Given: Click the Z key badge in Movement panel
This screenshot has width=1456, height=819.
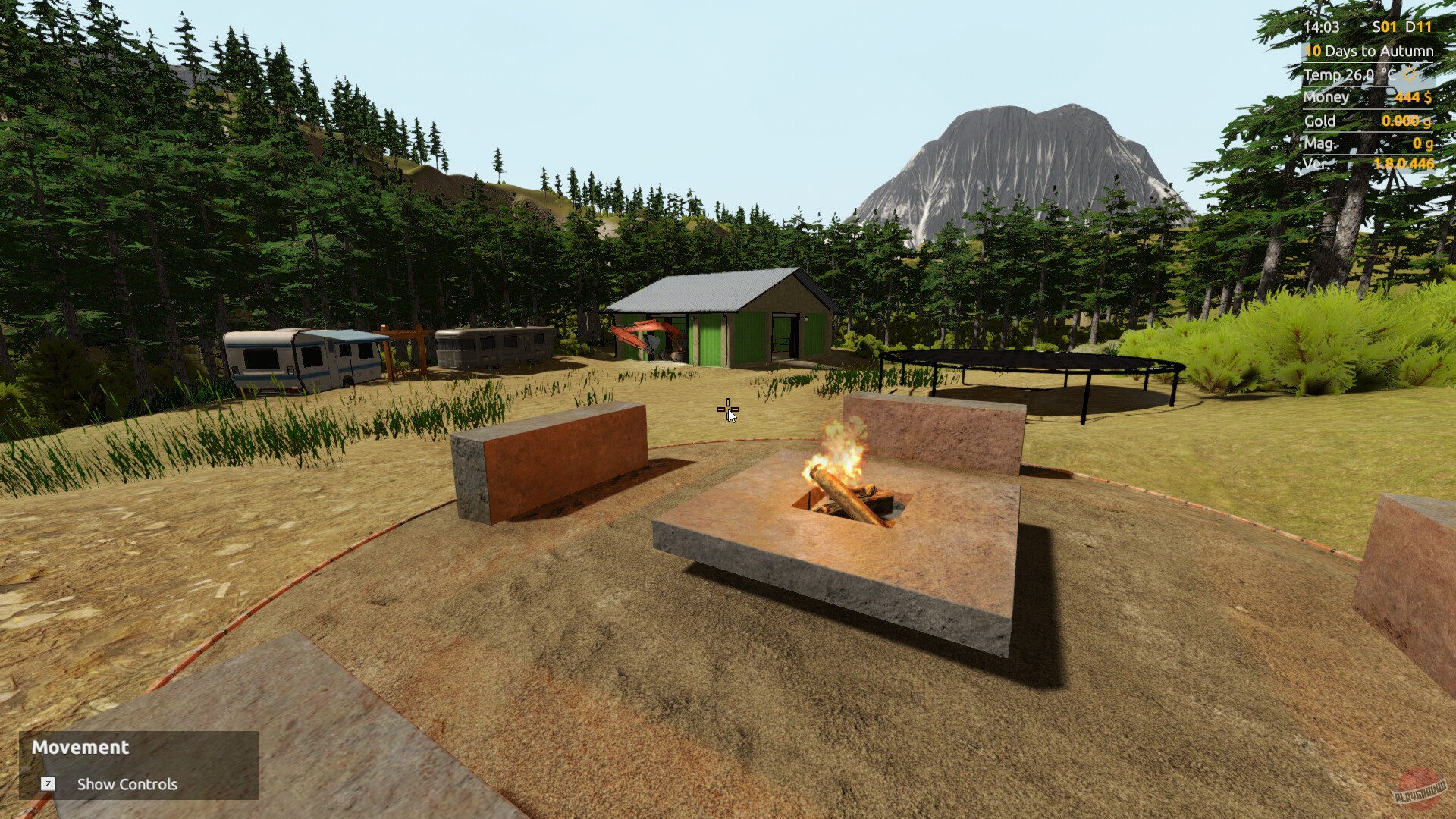Looking at the screenshot, I should [x=49, y=784].
